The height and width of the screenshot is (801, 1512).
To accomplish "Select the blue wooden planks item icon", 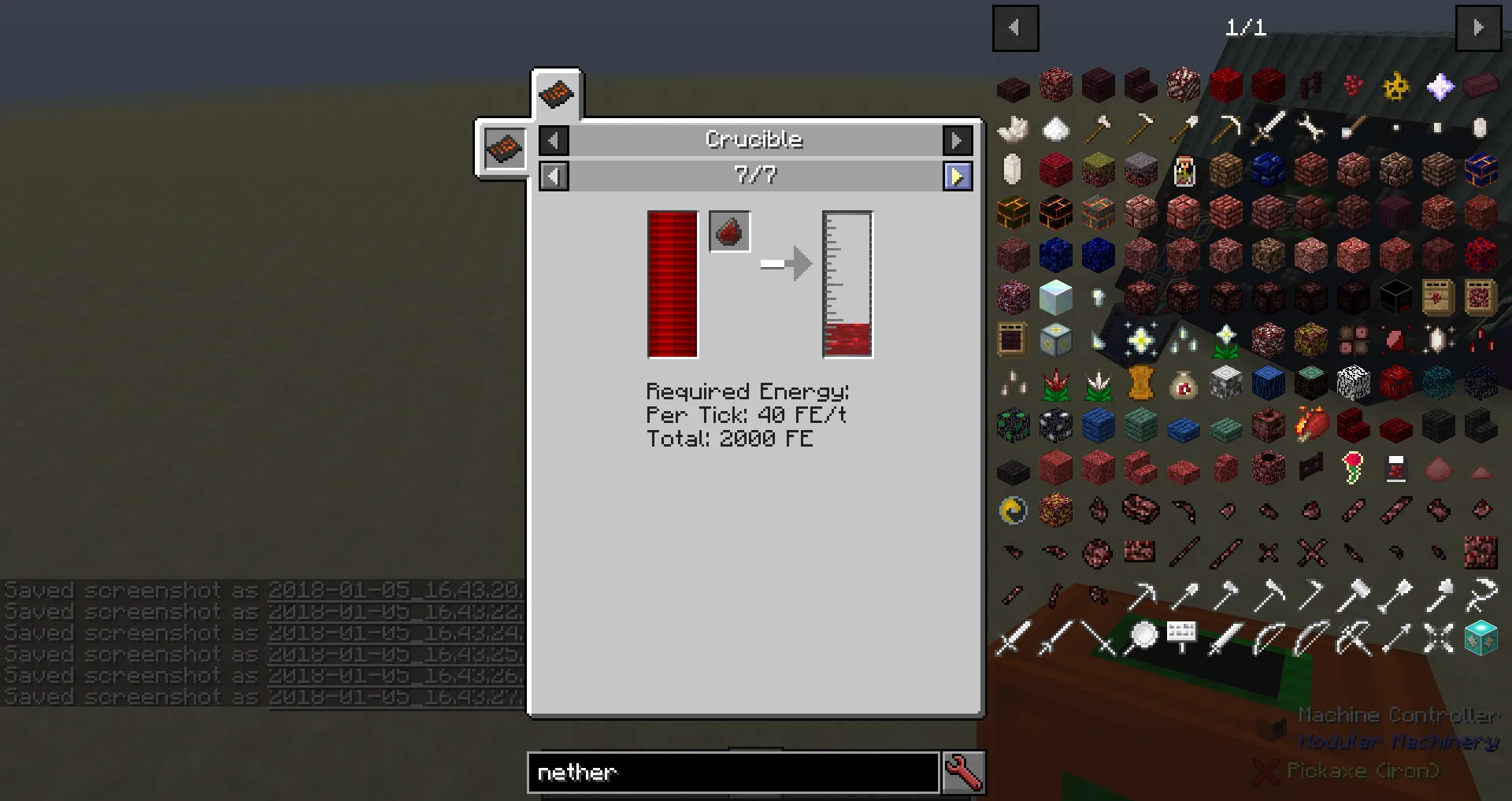I will [1099, 426].
